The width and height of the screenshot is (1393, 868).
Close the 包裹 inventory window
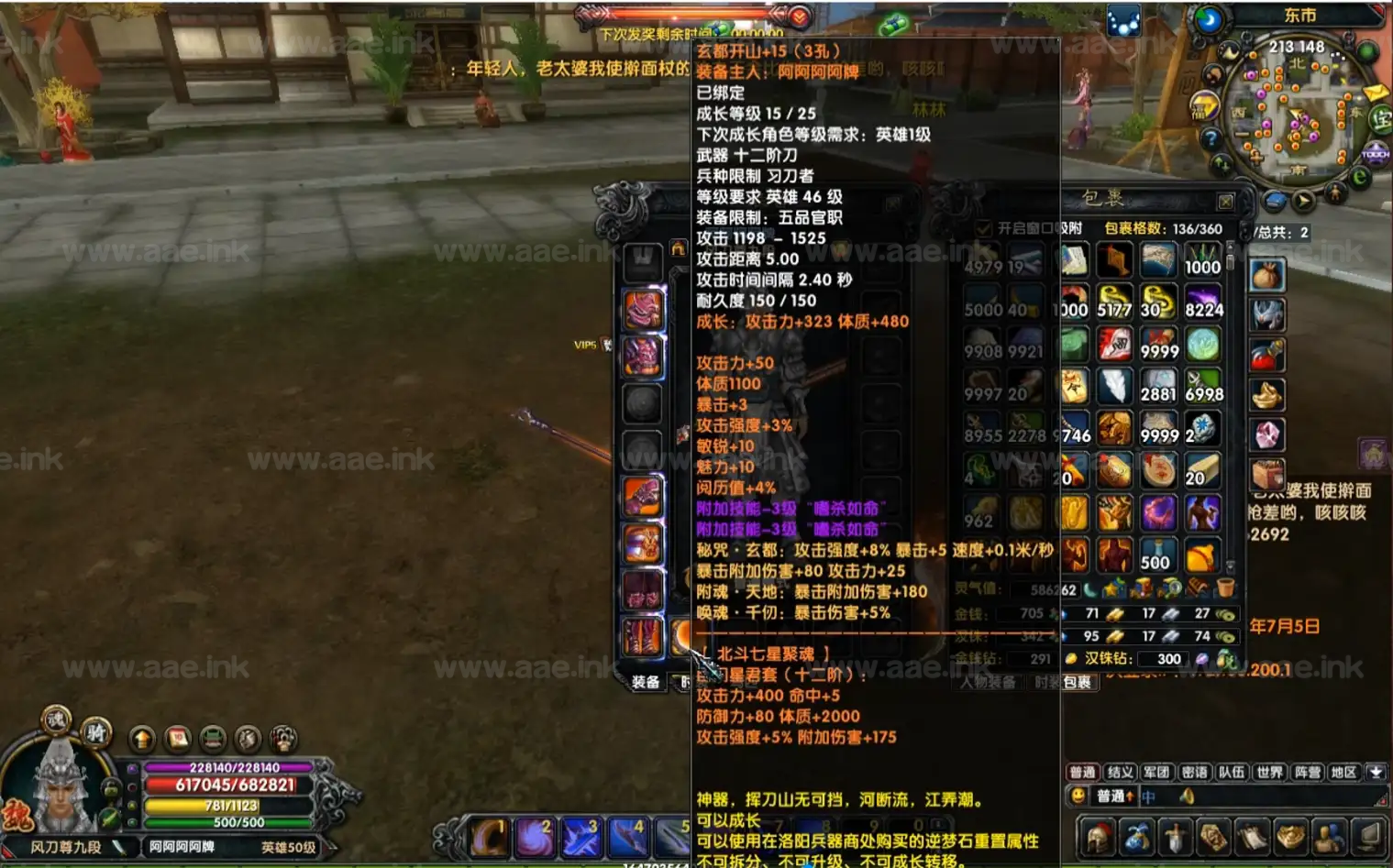tap(1225, 201)
